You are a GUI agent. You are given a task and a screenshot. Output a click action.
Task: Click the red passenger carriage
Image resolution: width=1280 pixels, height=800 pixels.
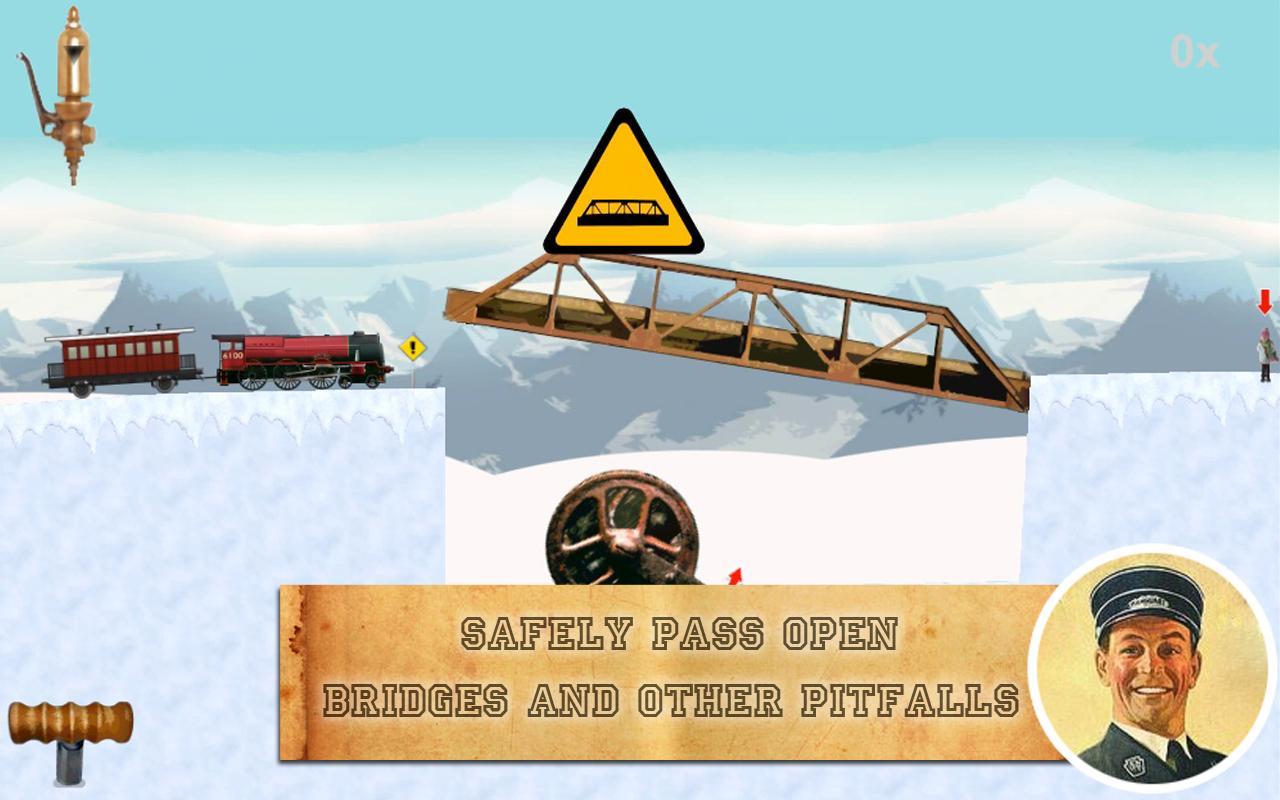click(120, 355)
